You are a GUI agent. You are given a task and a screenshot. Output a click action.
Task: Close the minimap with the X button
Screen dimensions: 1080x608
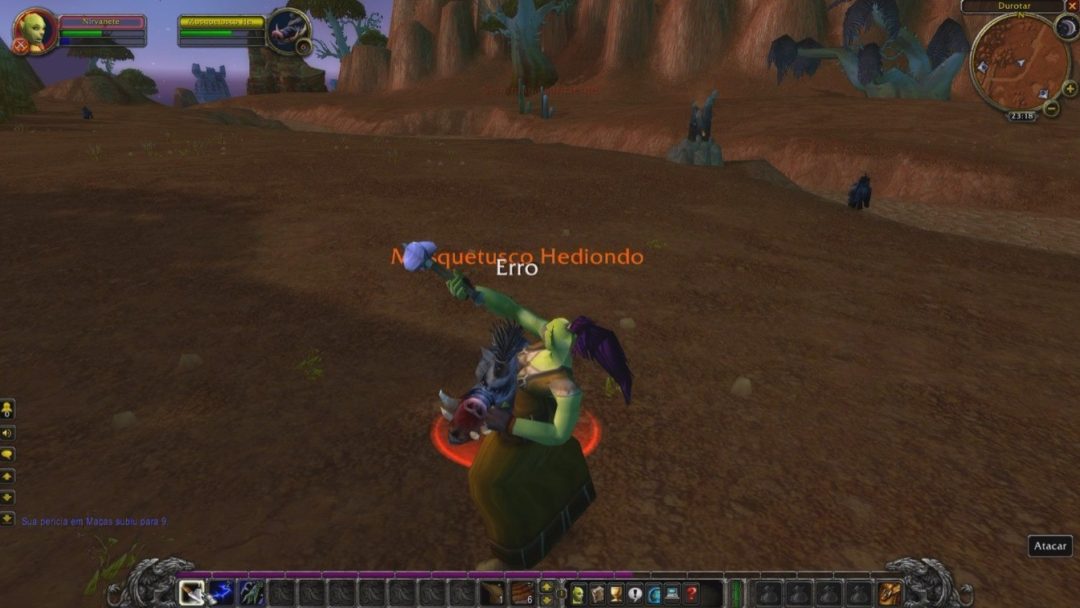[x=1072, y=6]
